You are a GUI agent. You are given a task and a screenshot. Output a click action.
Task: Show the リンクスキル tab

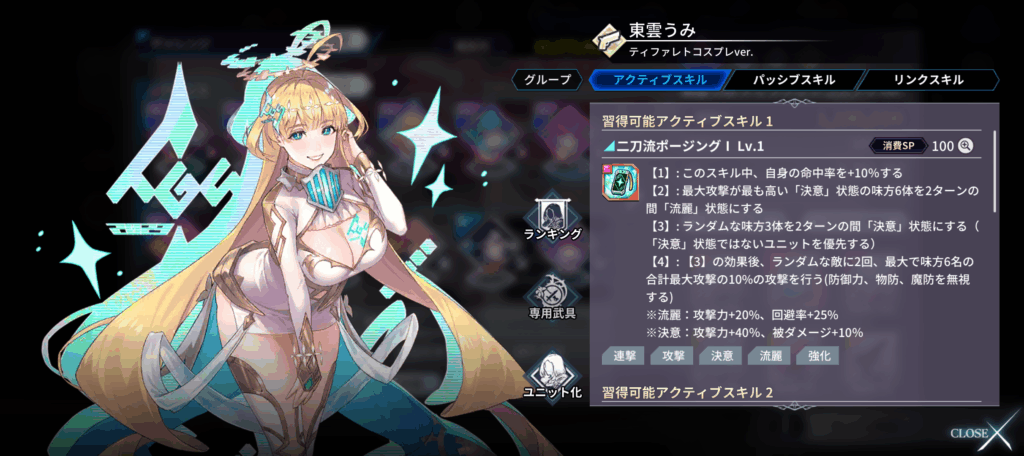coord(926,80)
